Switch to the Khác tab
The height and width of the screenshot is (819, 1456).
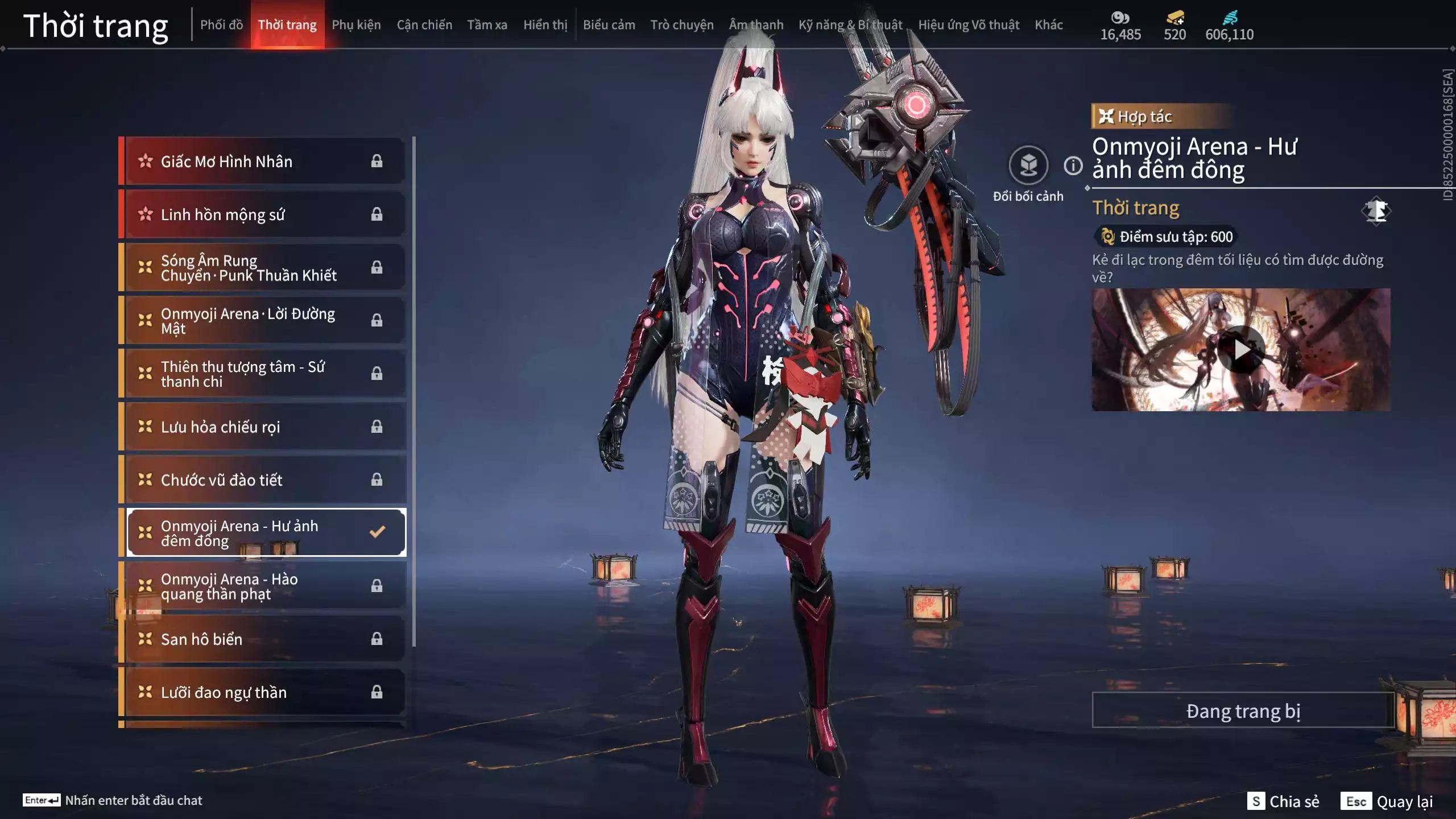click(x=1048, y=25)
